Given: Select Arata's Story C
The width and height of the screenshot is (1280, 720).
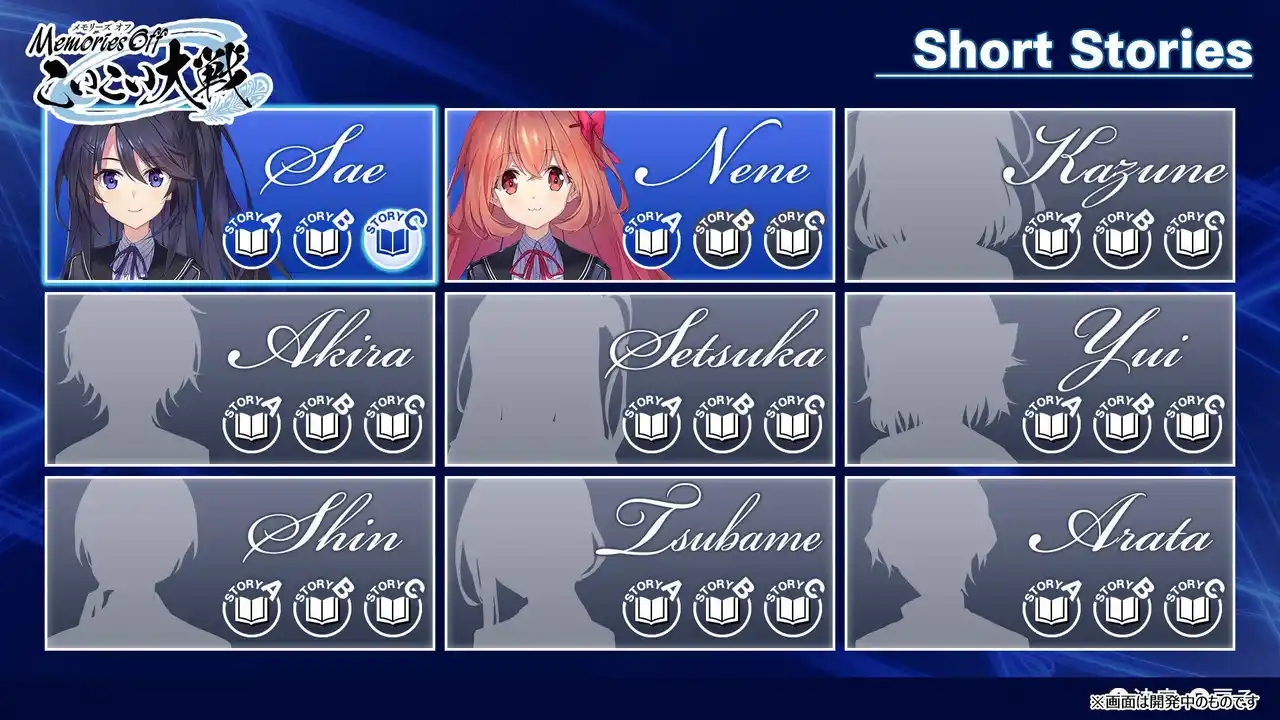Looking at the screenshot, I should tap(1192, 610).
